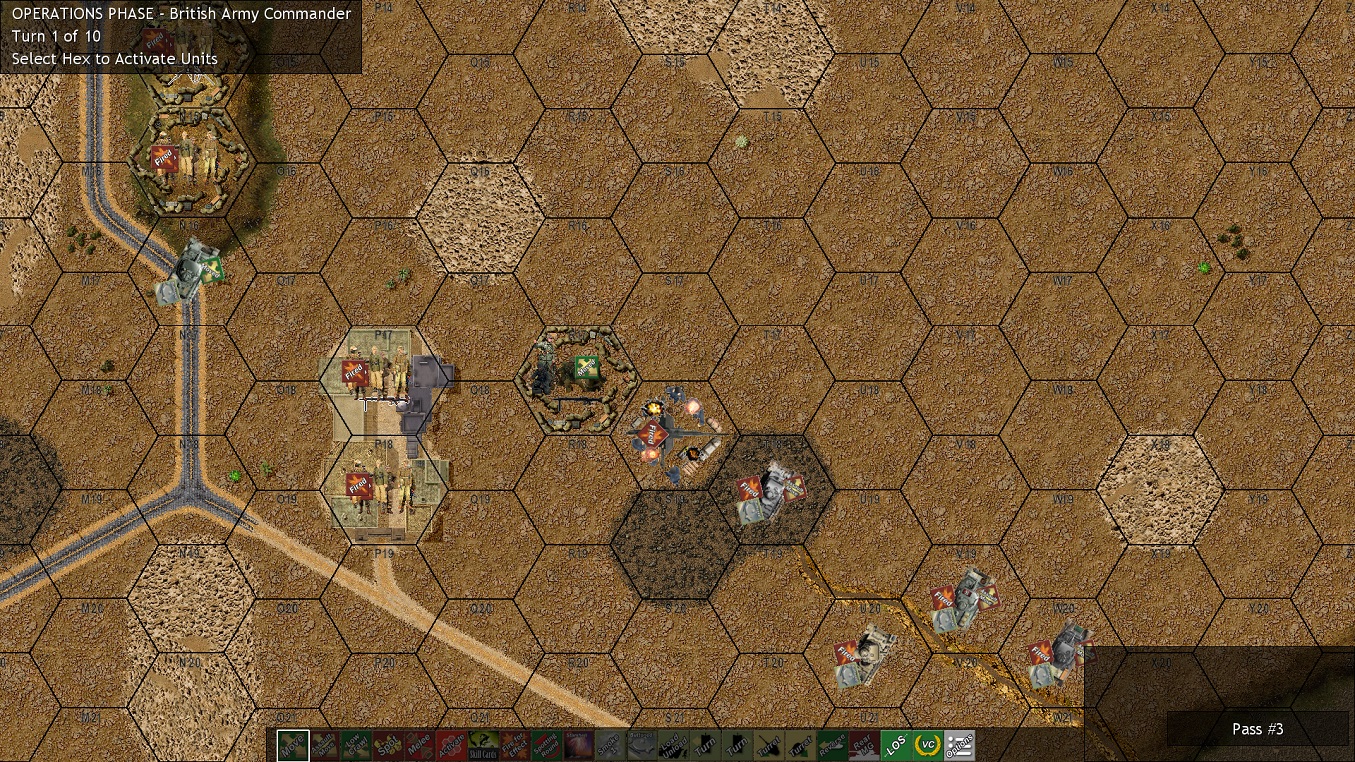Click the Starshell fire icon
1355x762 pixels.
pos(579,745)
